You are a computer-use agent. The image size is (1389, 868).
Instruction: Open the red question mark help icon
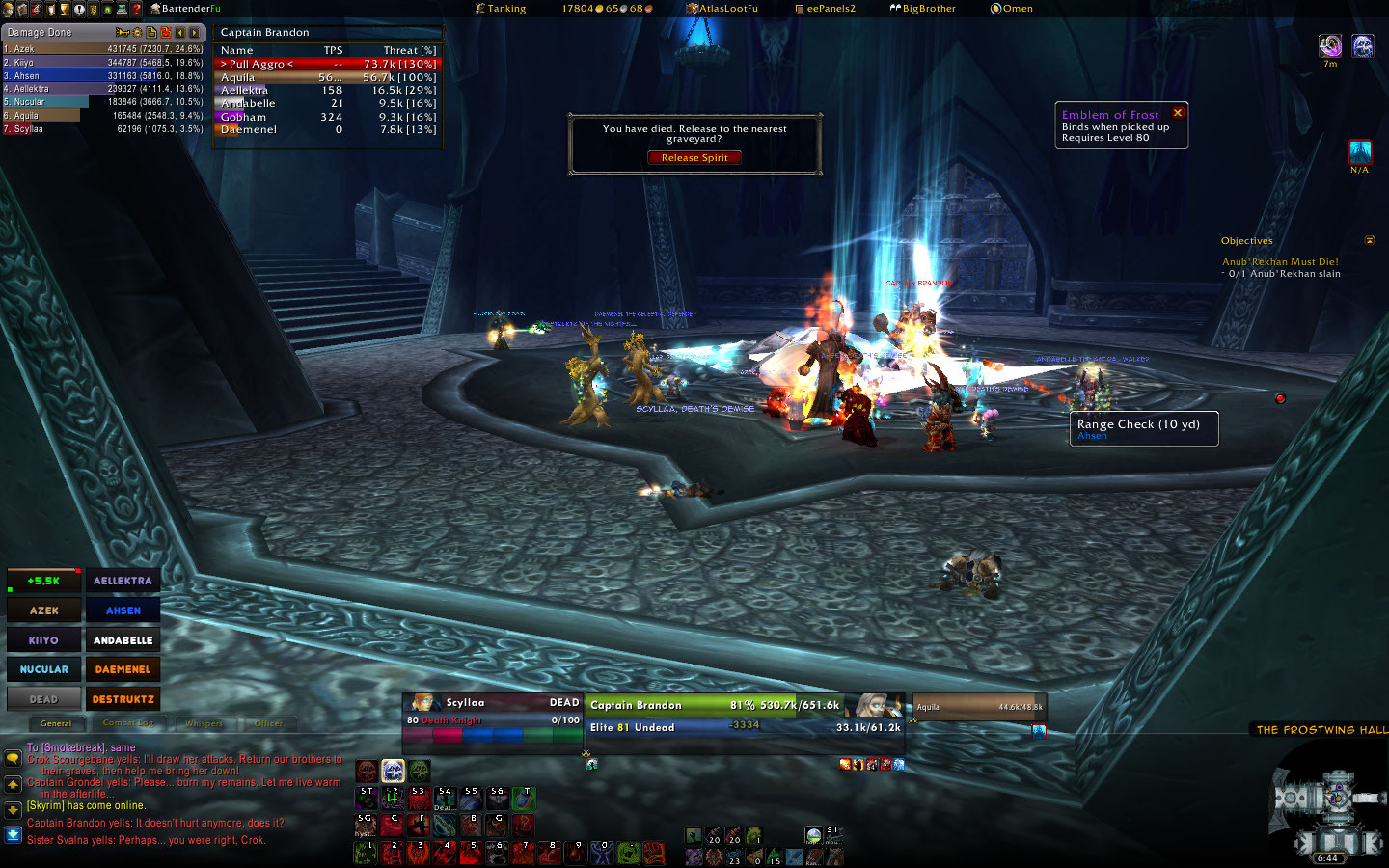pyautogui.click(x=137, y=9)
